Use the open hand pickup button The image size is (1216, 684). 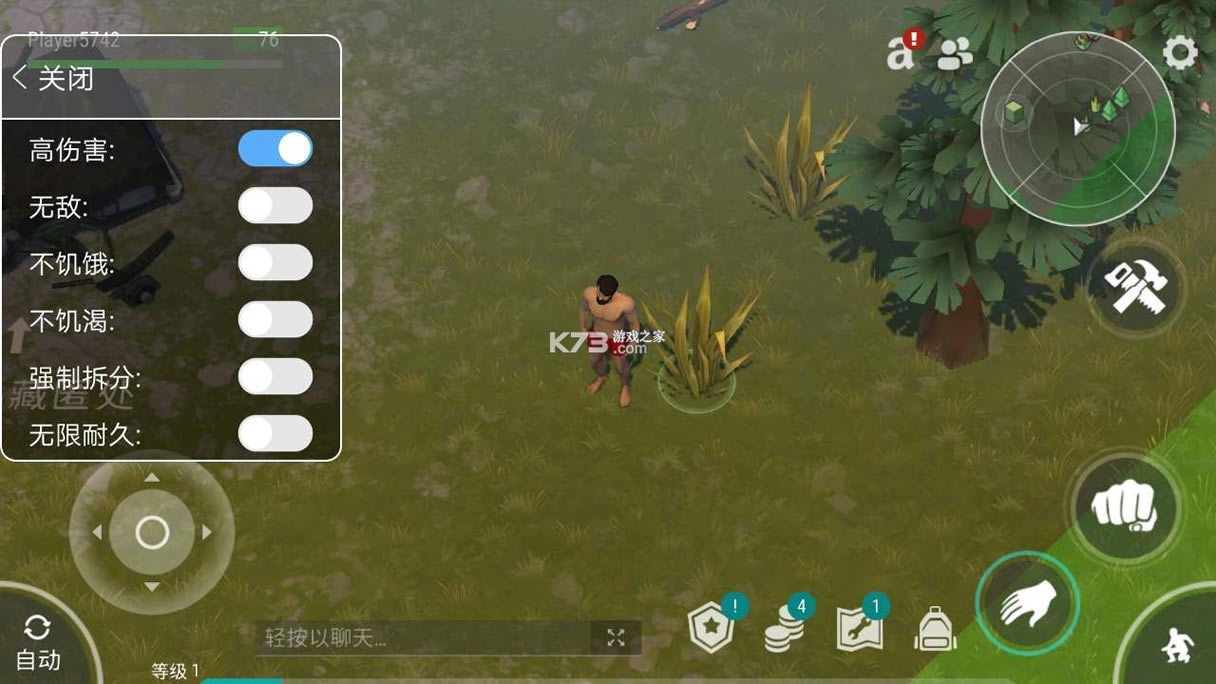point(1027,603)
